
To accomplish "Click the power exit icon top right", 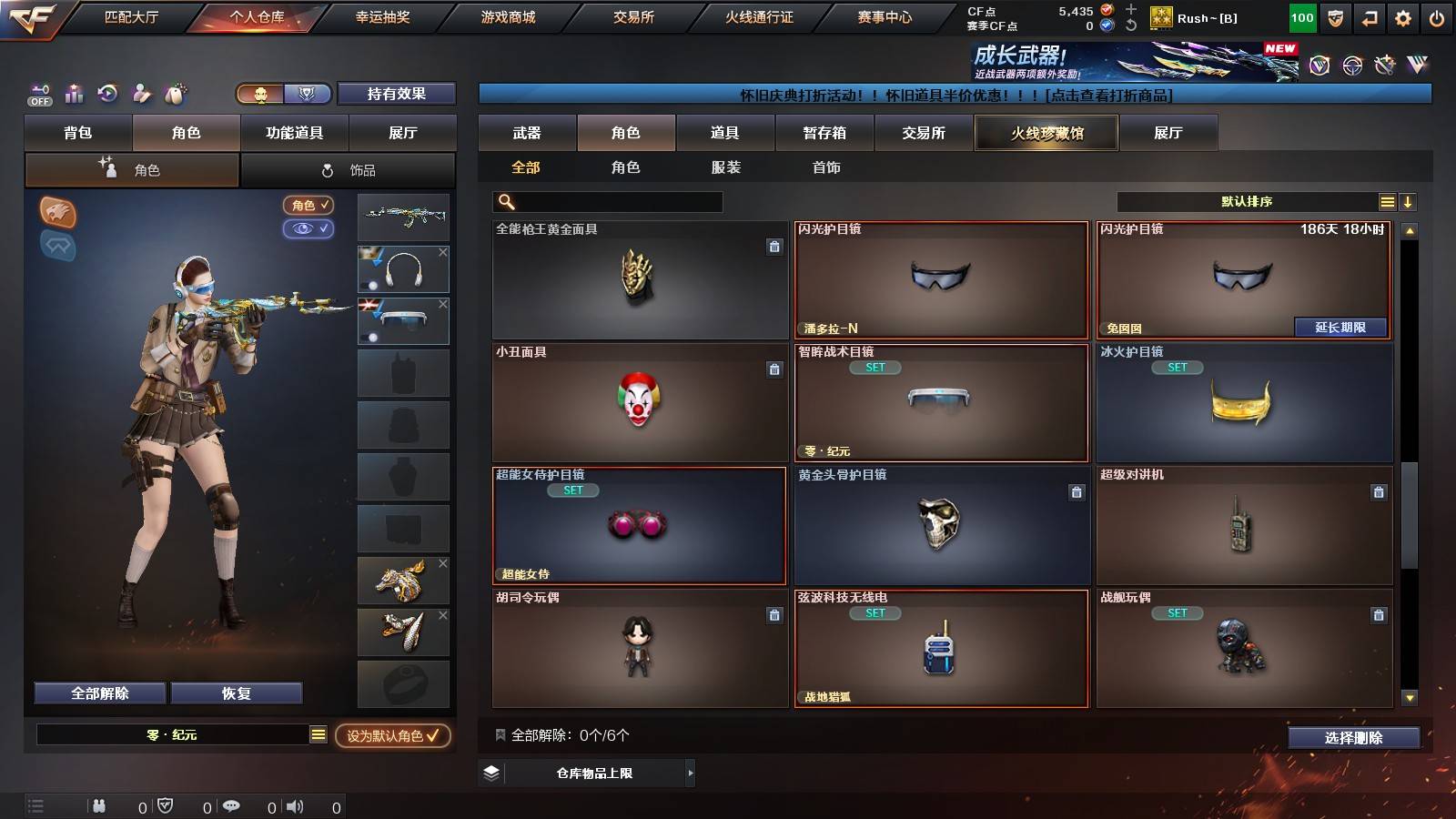I will [x=1438, y=16].
